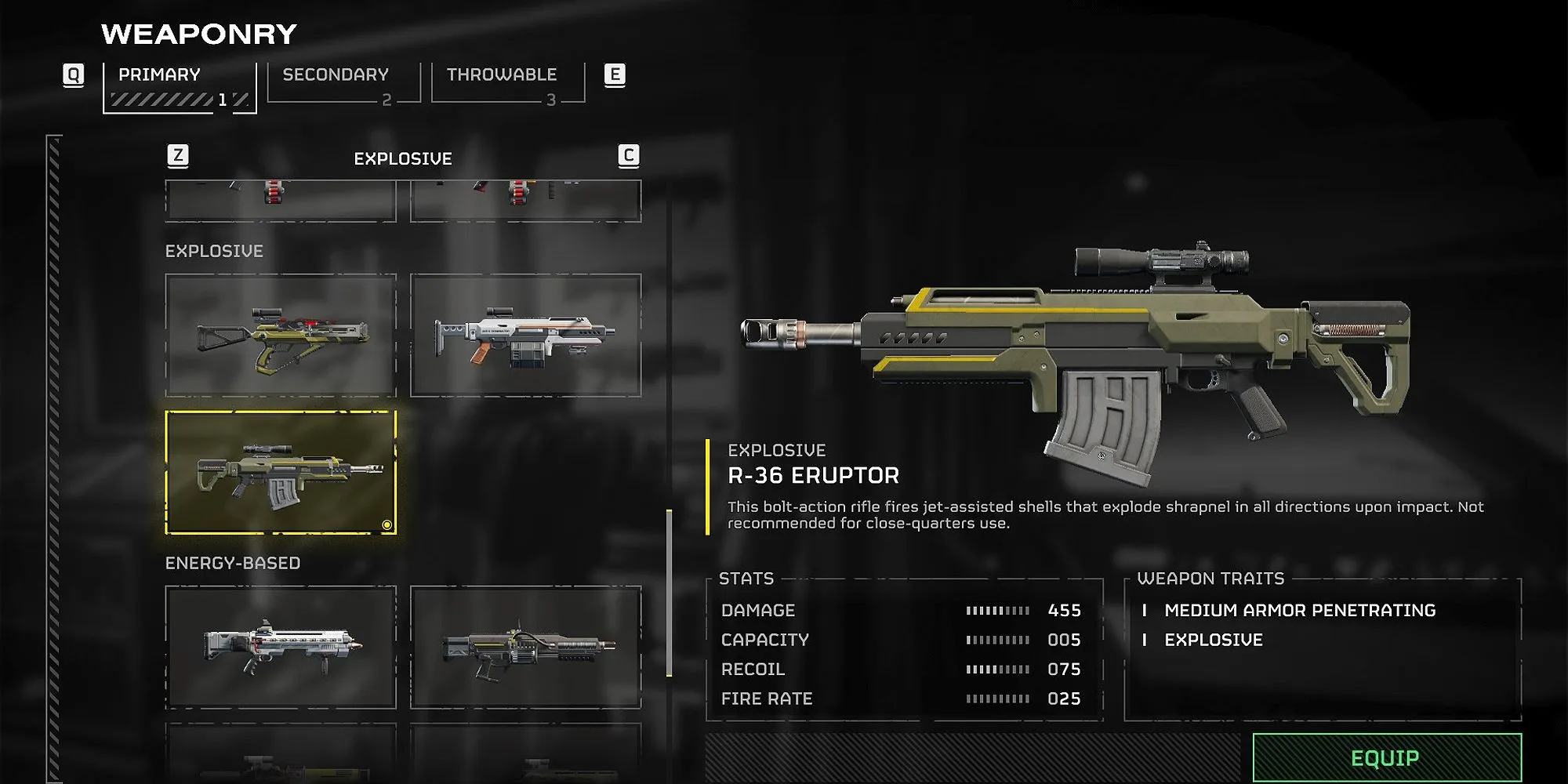Image resolution: width=1568 pixels, height=784 pixels.
Task: Click the Z arrow to view previous category
Action: point(179,156)
